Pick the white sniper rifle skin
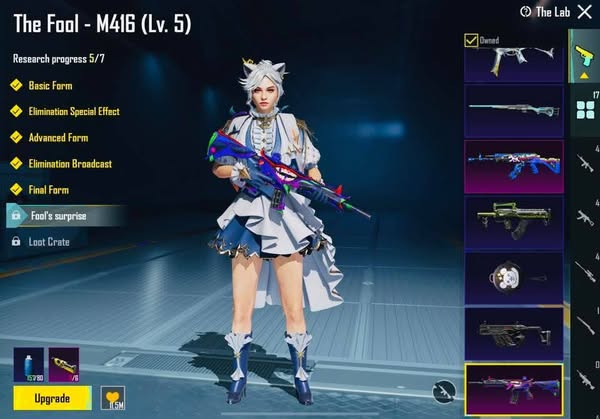This screenshot has height=419, width=600. click(x=513, y=110)
